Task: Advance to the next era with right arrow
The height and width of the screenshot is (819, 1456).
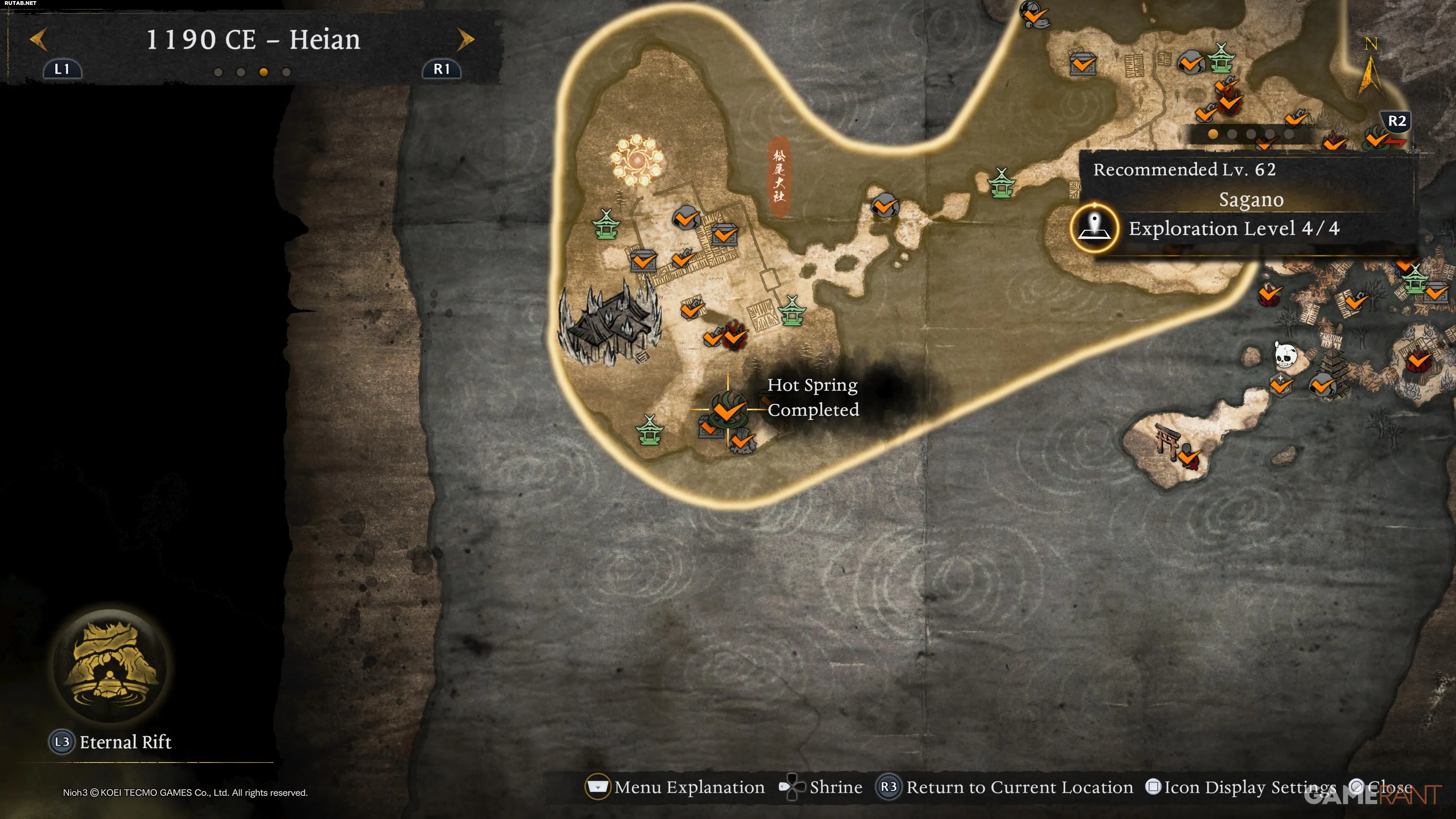Action: [465, 39]
